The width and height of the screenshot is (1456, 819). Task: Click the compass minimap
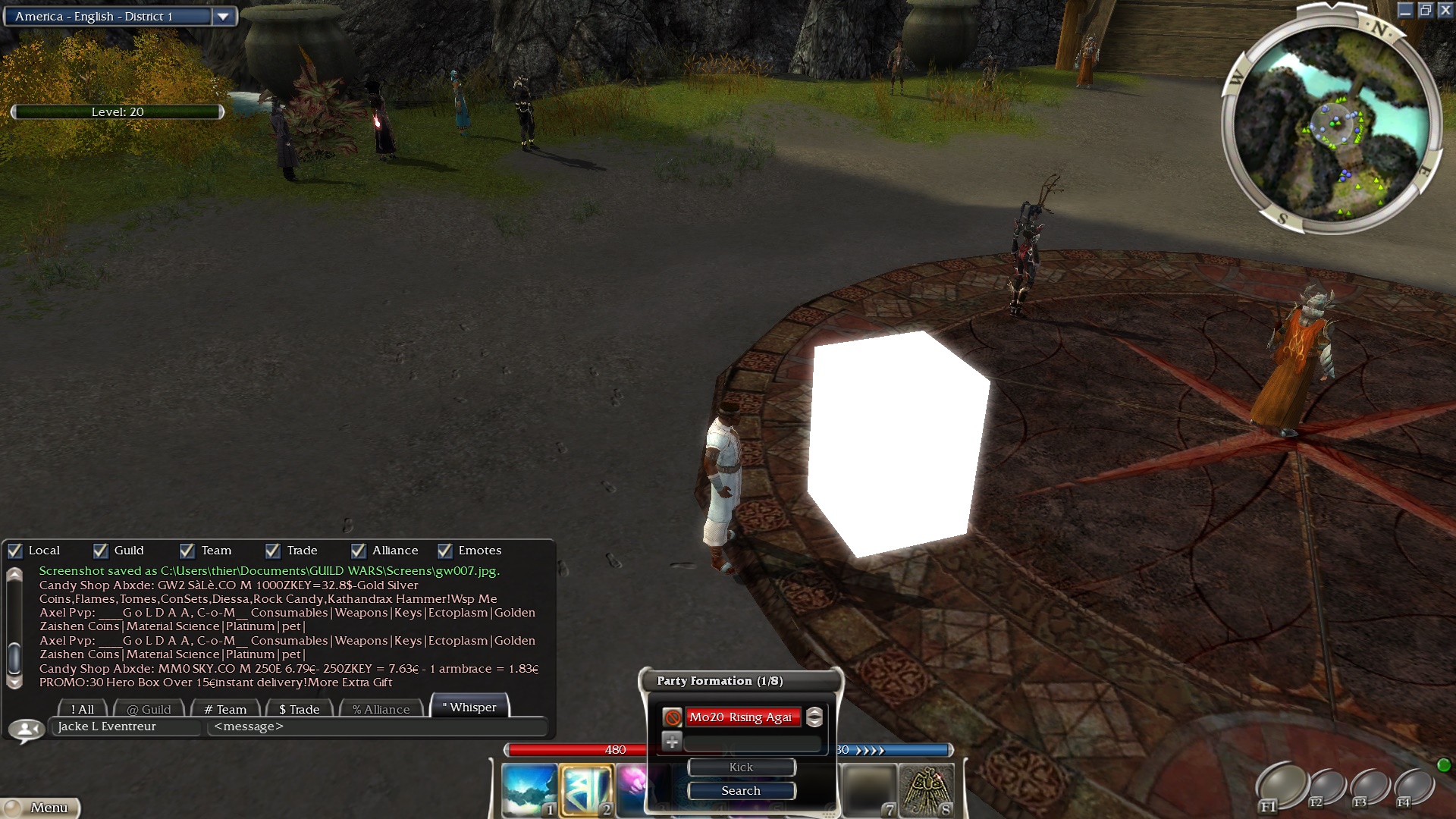point(1332,123)
